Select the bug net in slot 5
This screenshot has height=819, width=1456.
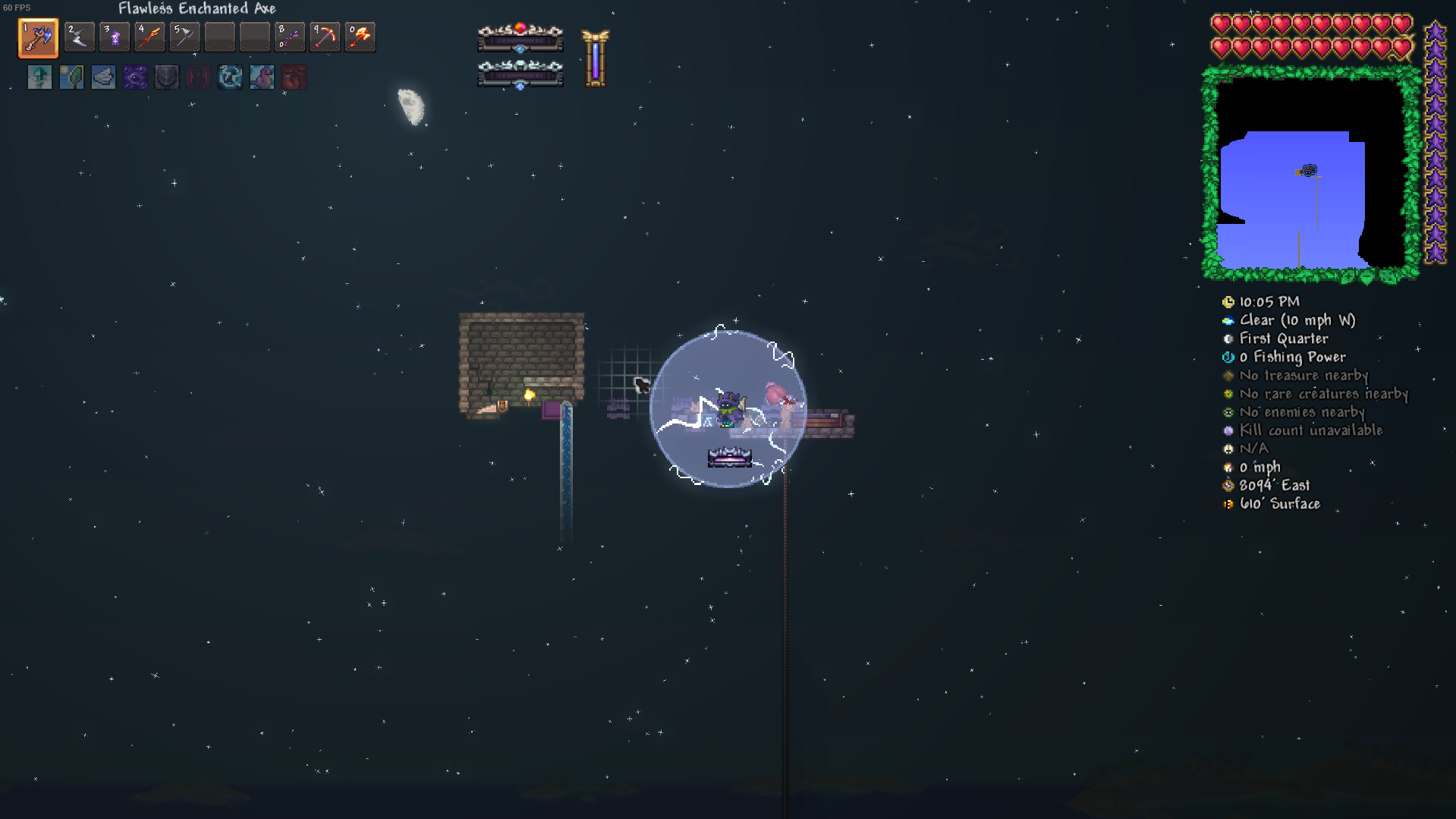click(184, 37)
